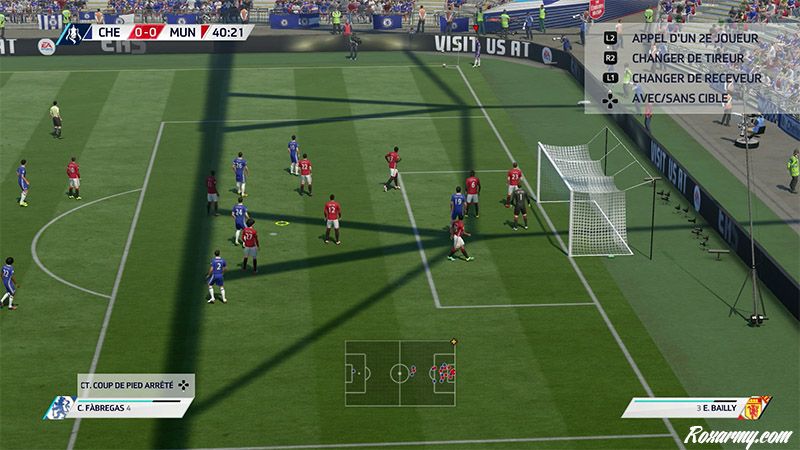Click the pitch radar minimap

400,375
